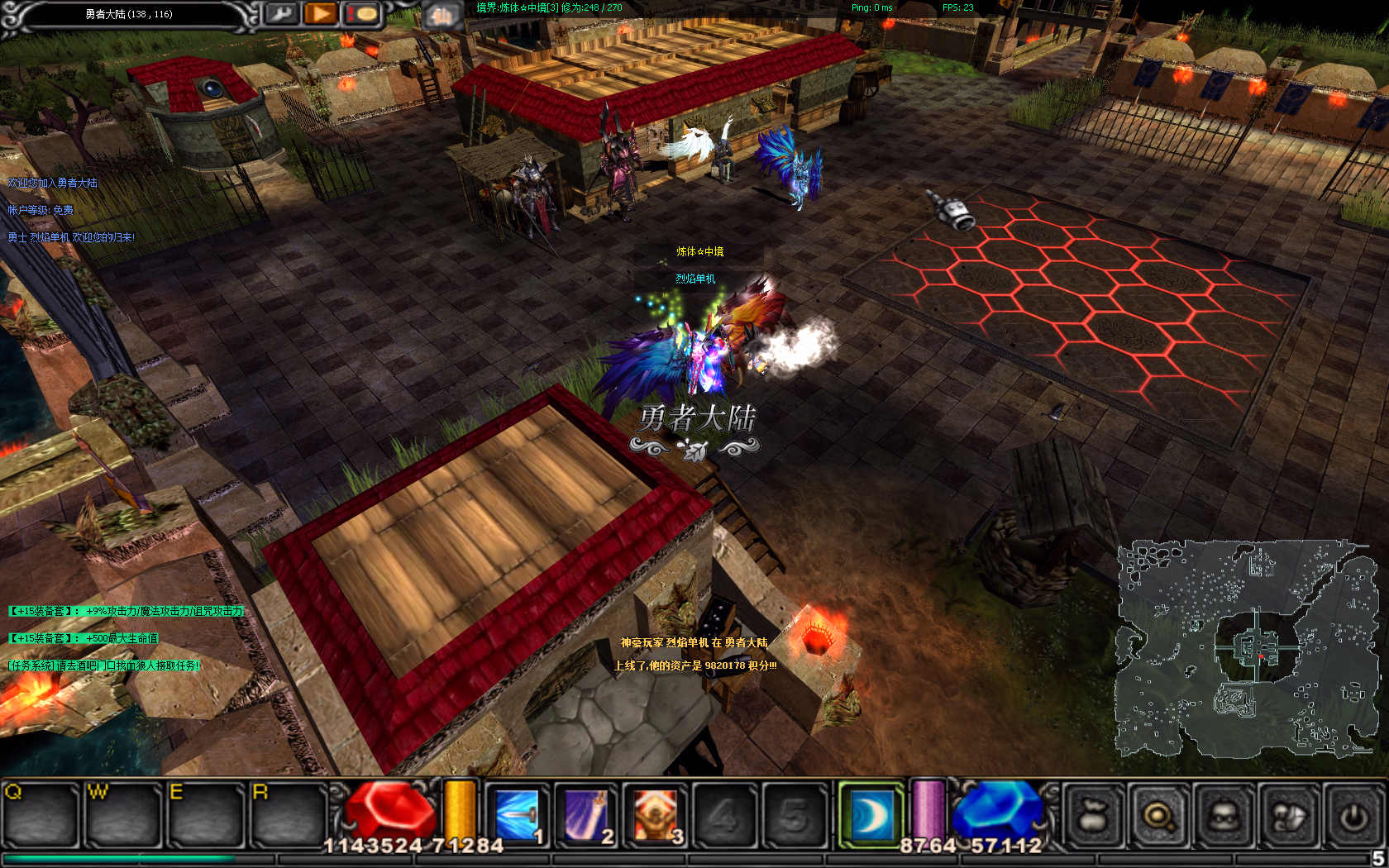The width and height of the screenshot is (1389, 868).
Task: Select the crescent moon skill
Action: (870, 816)
